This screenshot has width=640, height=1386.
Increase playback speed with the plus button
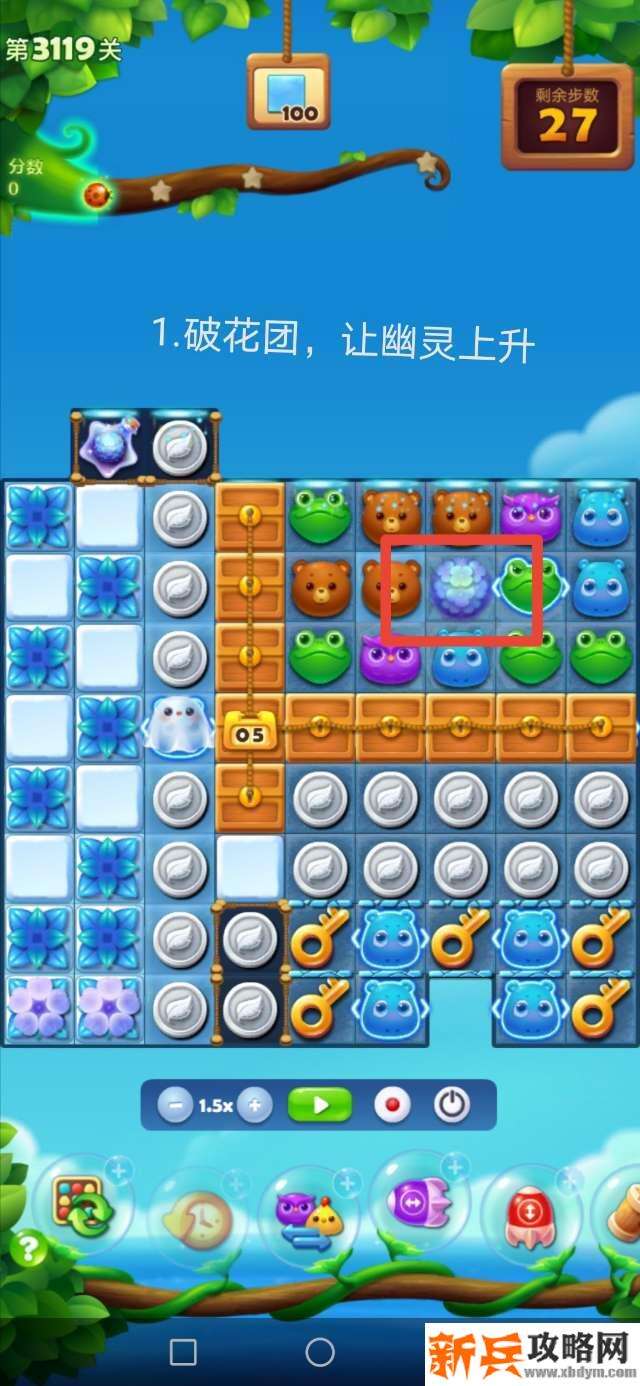255,1106
